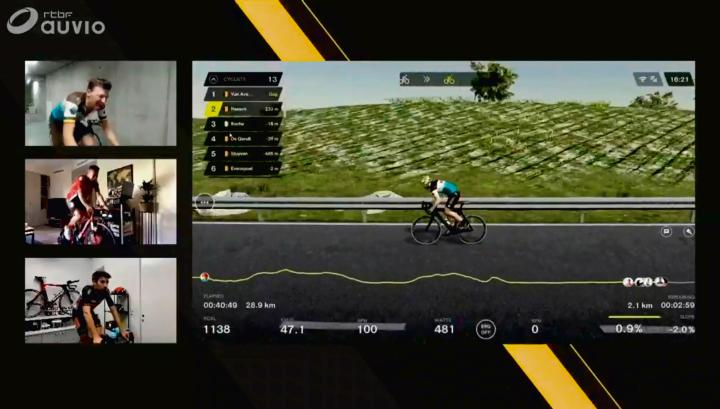Viewport: 720px width, 409px height.
Task: Select the yellow cyclist view icon
Action: (x=449, y=78)
